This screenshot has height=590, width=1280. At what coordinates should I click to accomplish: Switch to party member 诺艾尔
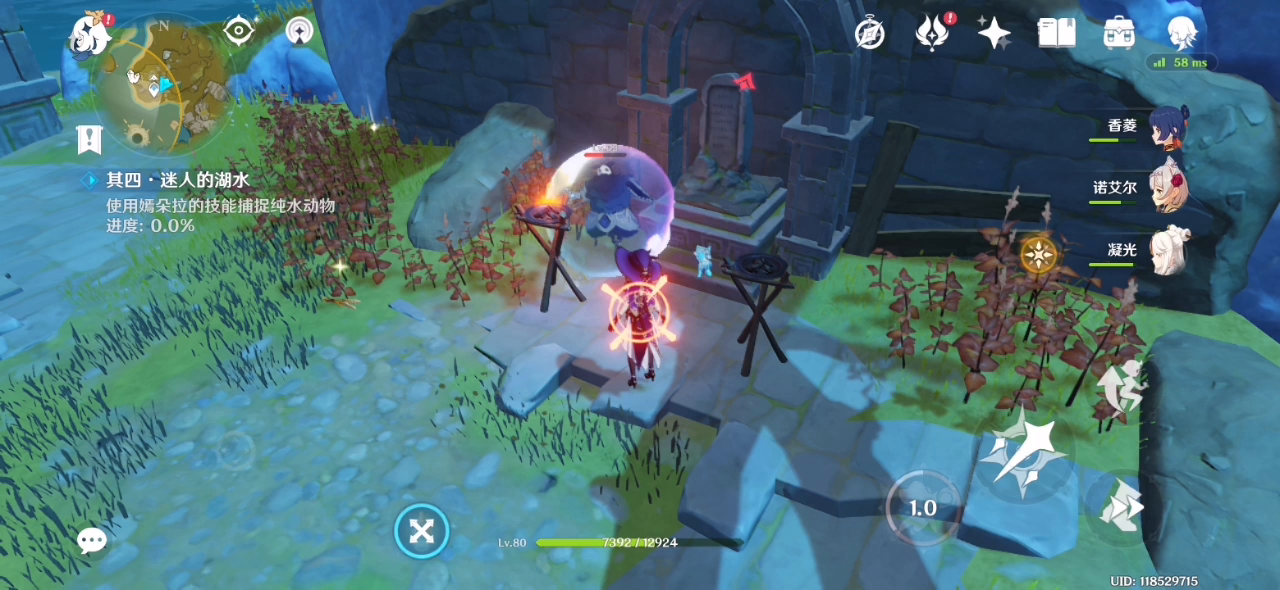(x=1167, y=188)
